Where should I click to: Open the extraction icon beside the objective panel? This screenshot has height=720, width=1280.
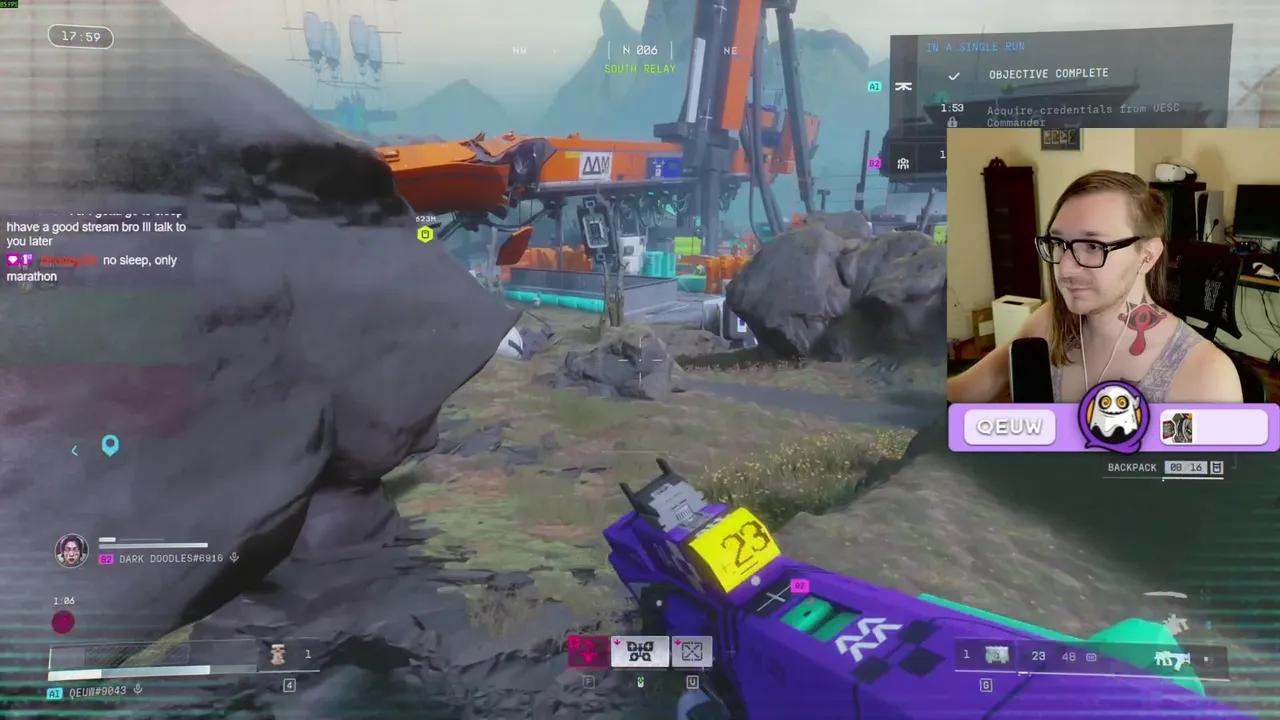pos(904,86)
